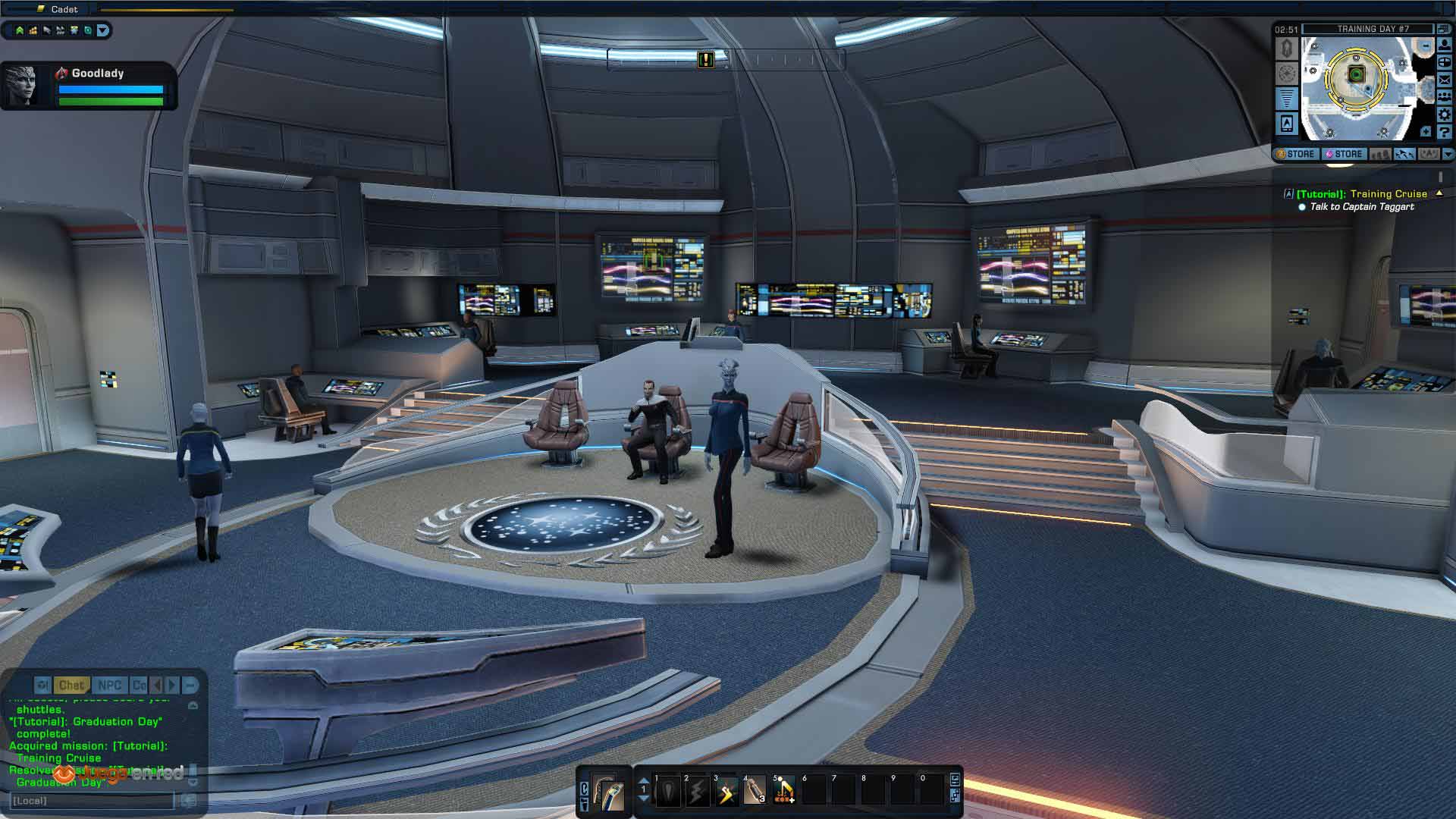Click the question mark help icon
The height and width of the screenshot is (819, 1456).
(1445, 133)
